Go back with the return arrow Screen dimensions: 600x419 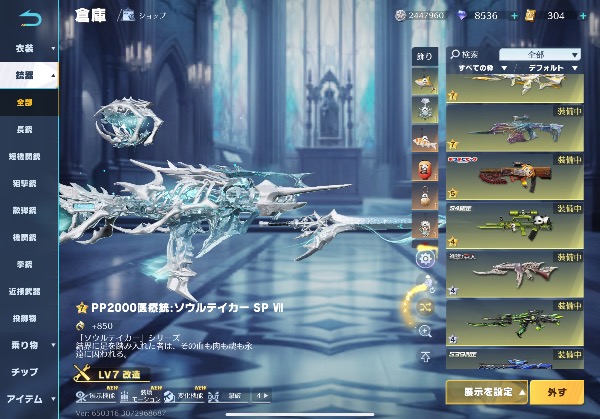[x=32, y=16]
